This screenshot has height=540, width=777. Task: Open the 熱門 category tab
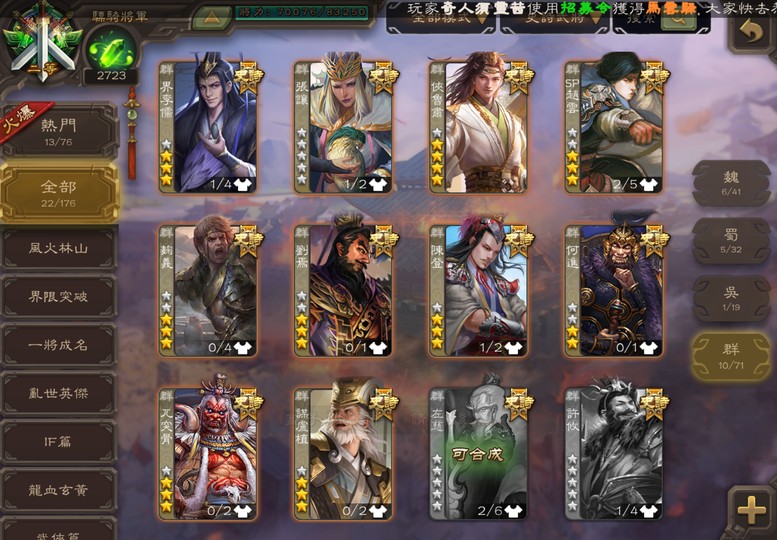[x=60, y=131]
